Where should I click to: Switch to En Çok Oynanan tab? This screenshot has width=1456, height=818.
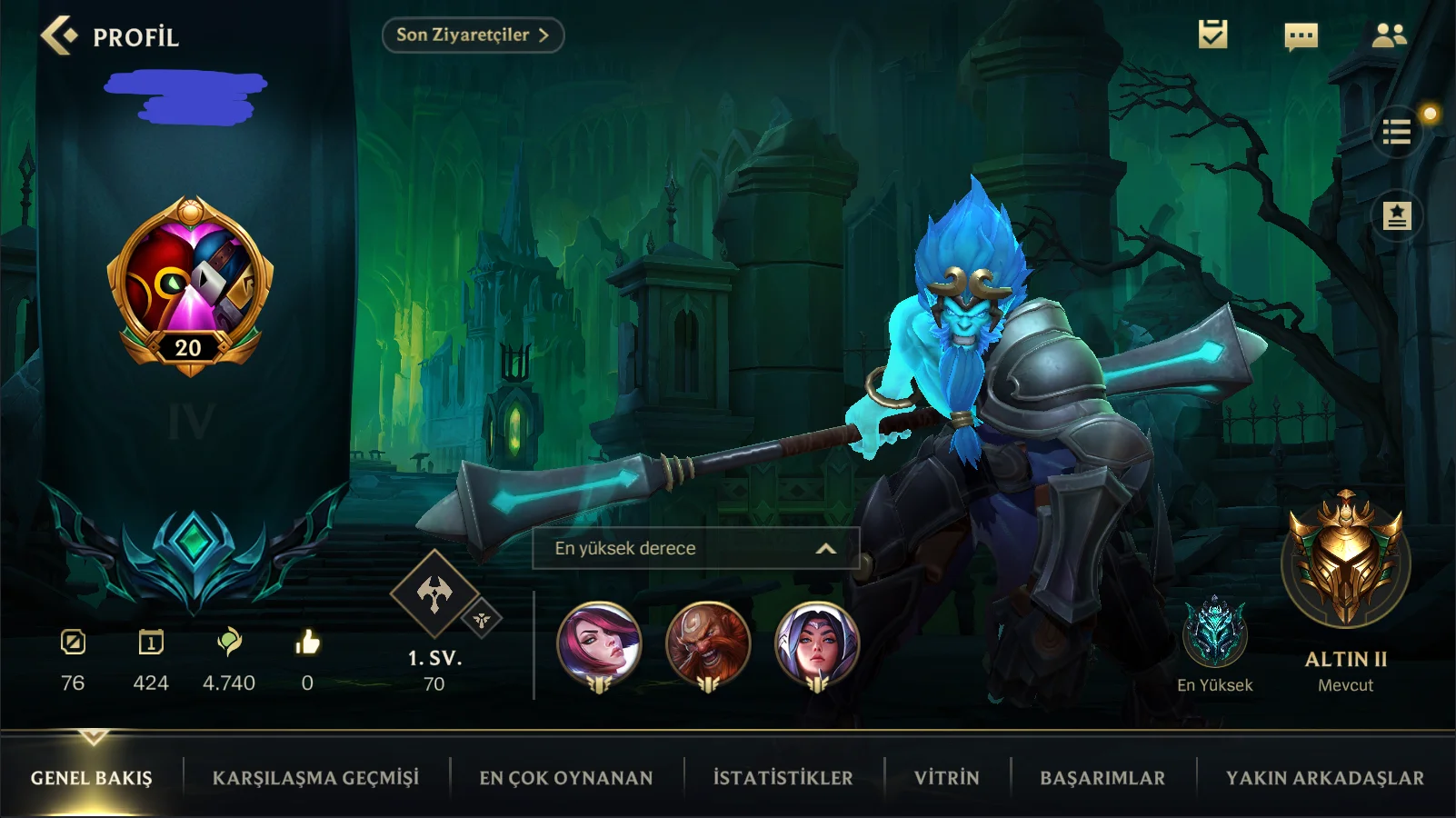pyautogui.click(x=566, y=778)
